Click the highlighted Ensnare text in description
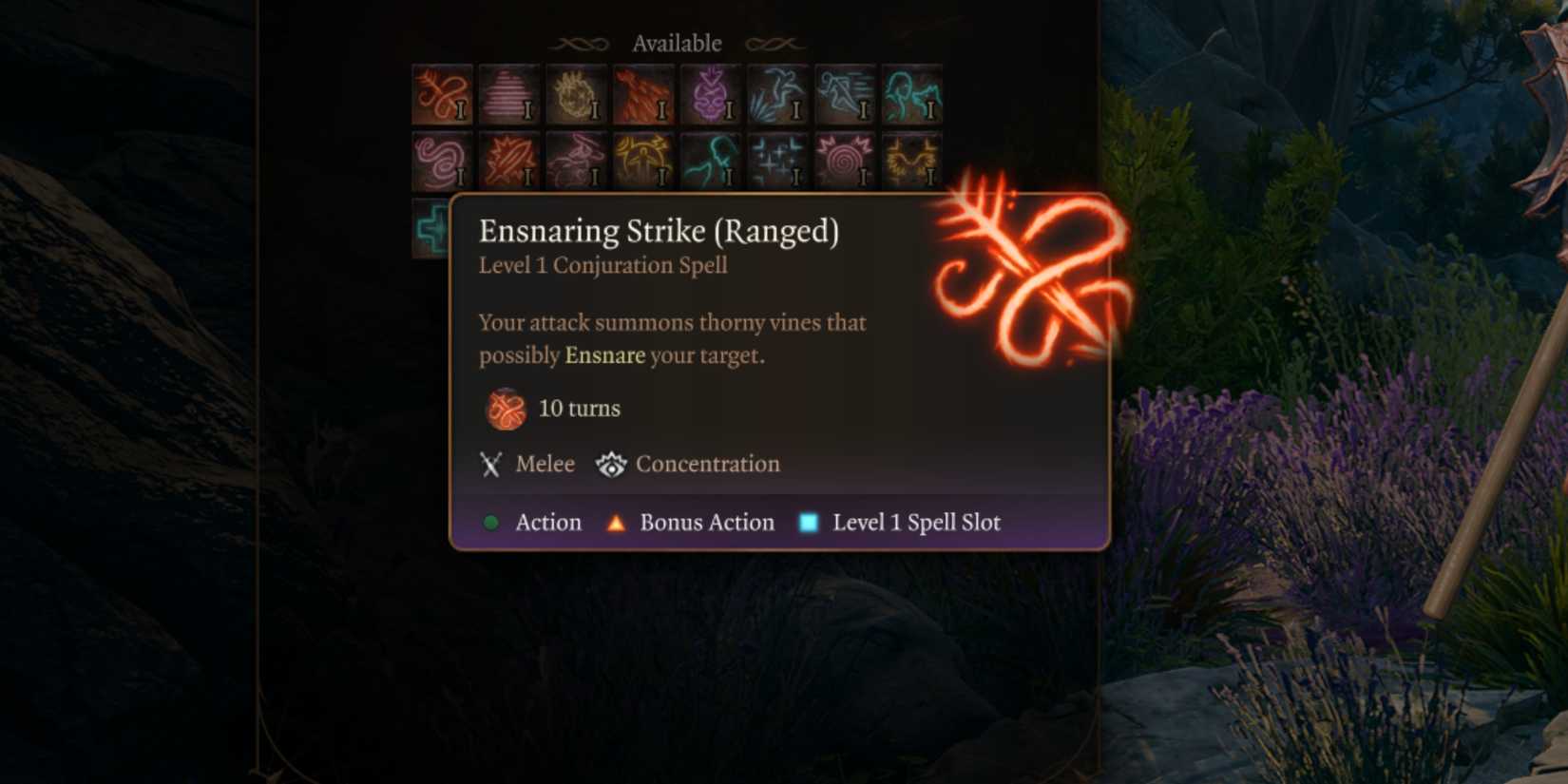The image size is (1568, 784). [x=604, y=355]
